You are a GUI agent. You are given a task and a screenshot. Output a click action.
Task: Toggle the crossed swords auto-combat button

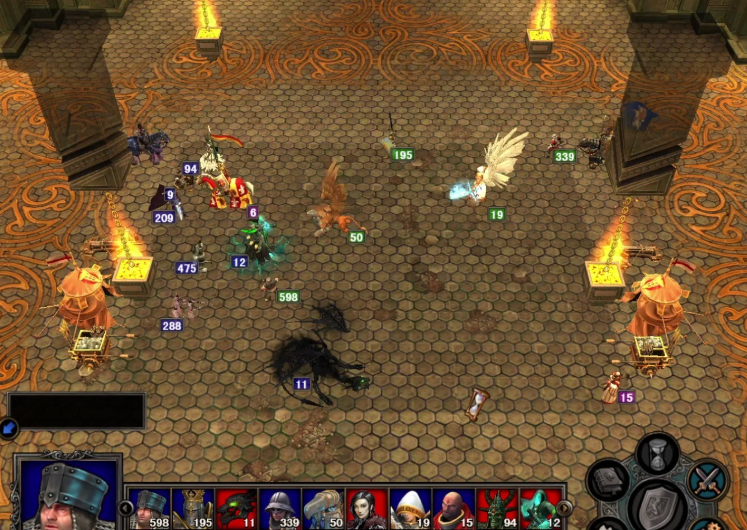(708, 479)
